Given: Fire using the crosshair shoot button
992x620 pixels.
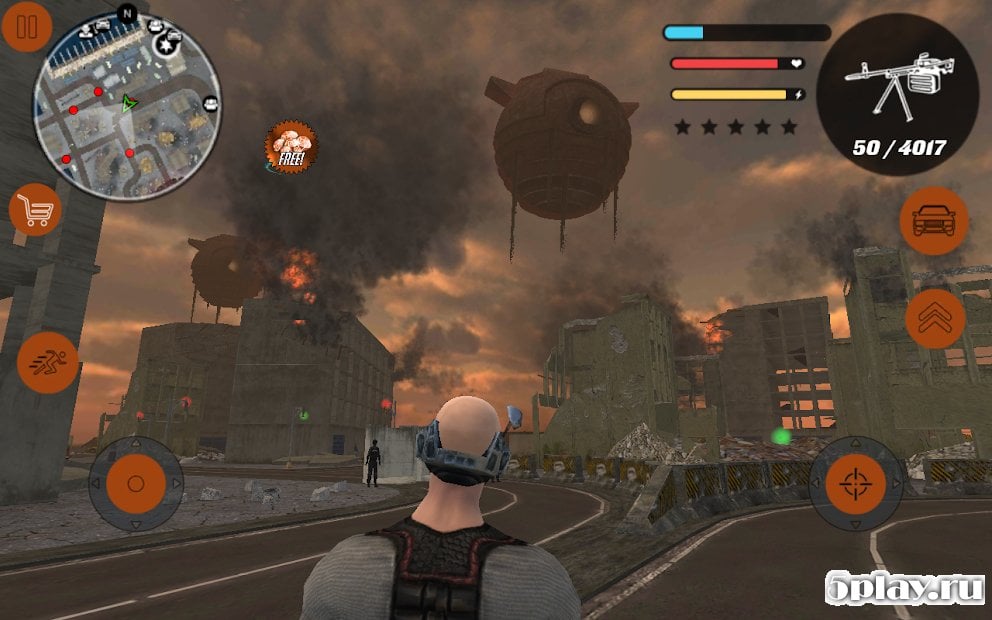Looking at the screenshot, I should coord(855,483).
